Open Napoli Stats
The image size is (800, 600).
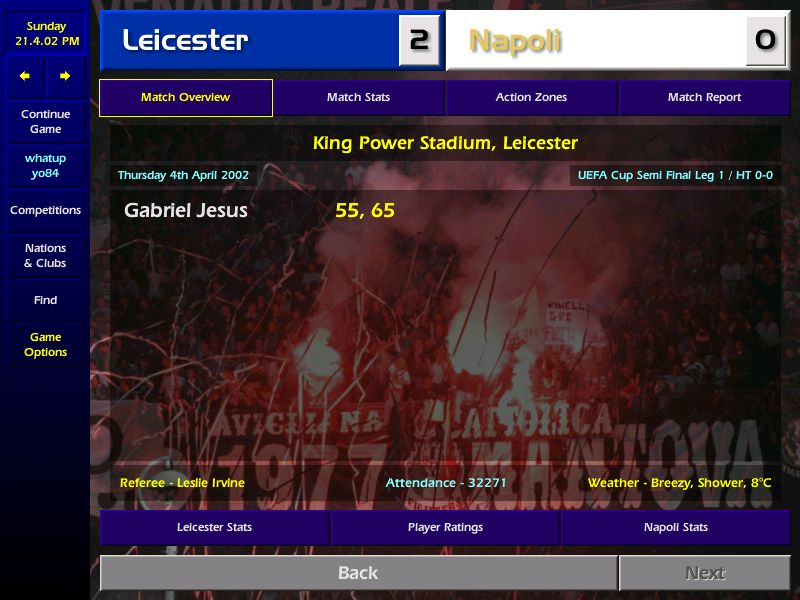pos(676,527)
